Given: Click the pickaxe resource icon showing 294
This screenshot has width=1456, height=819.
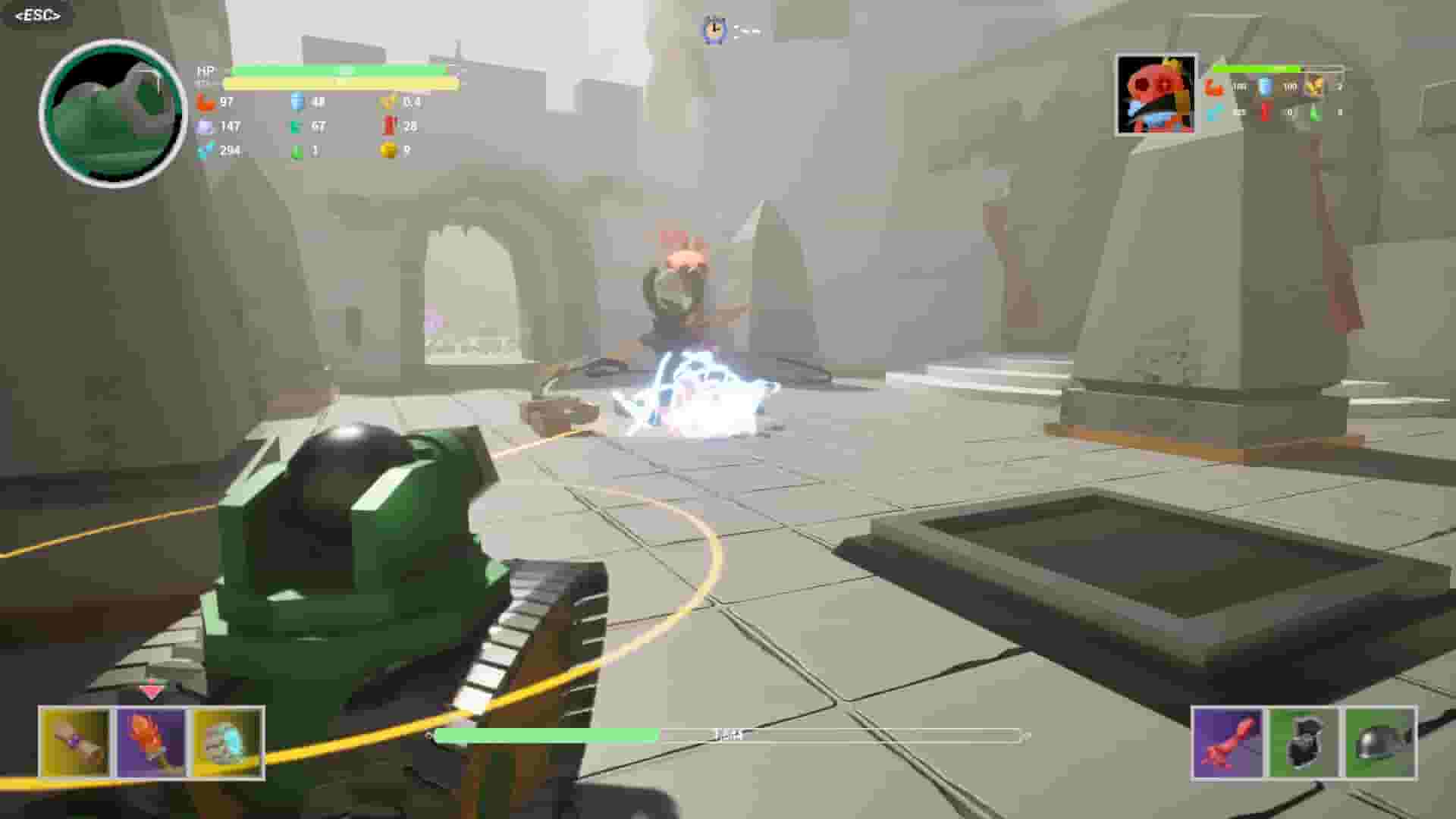Looking at the screenshot, I should [202, 152].
